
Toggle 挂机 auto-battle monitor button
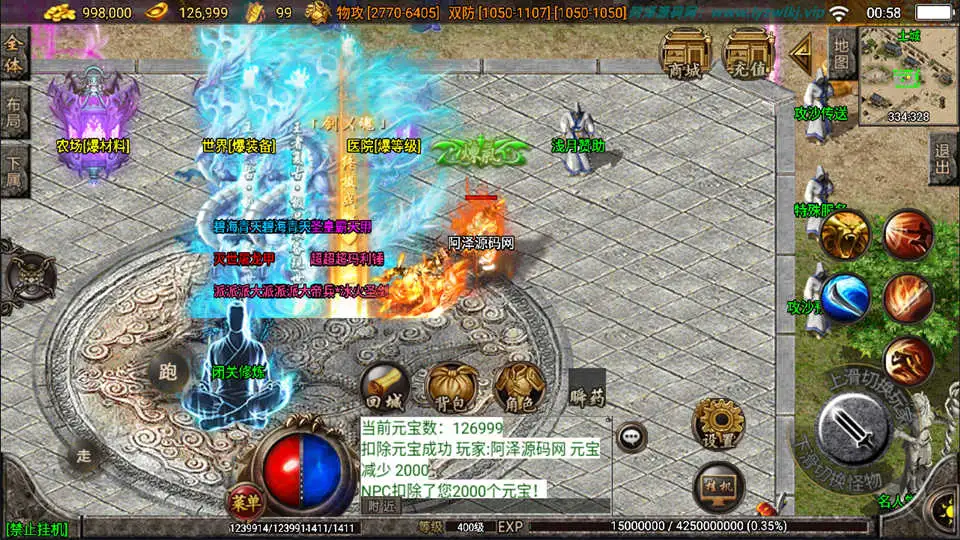tap(718, 485)
